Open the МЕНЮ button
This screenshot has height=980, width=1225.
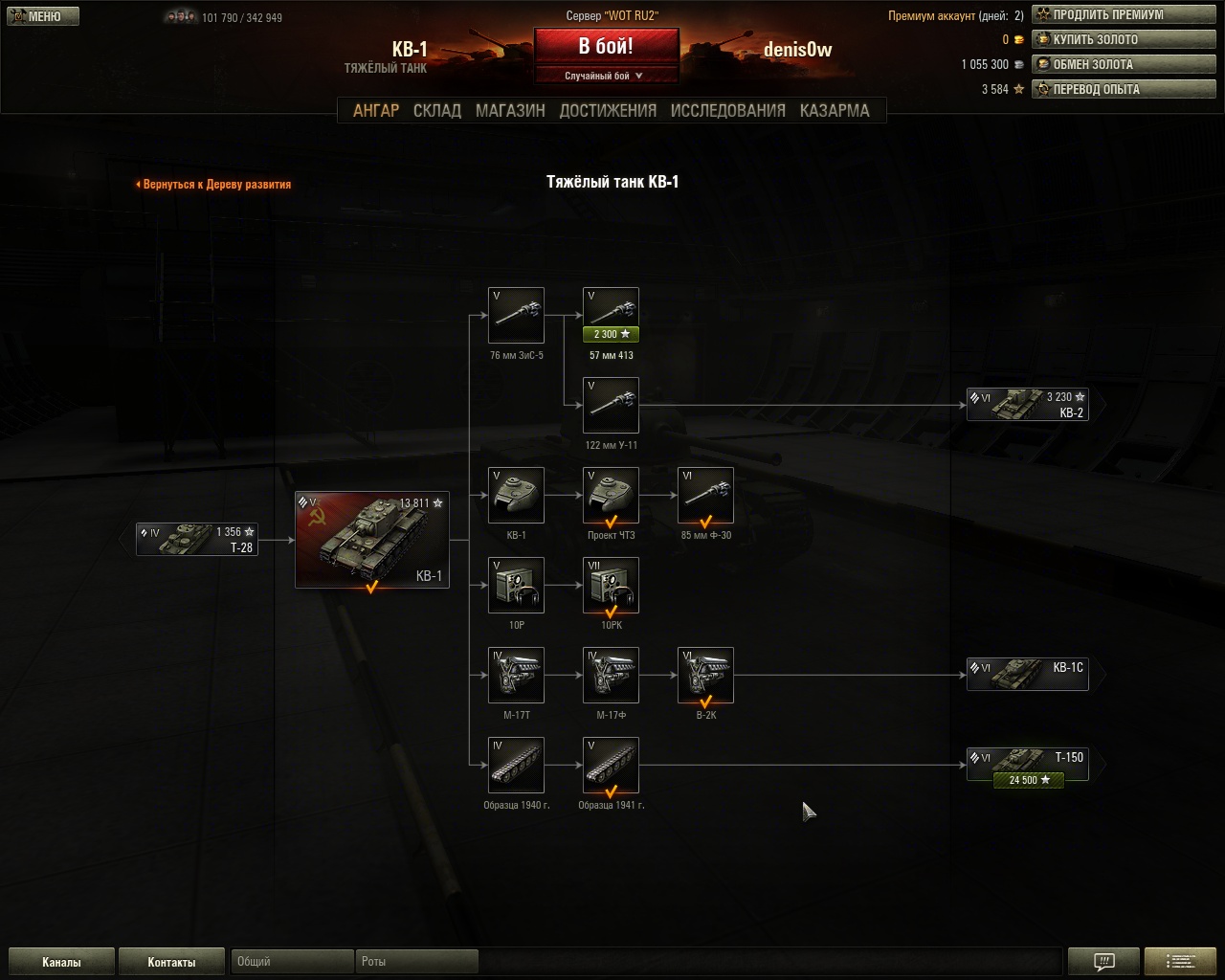(x=41, y=16)
